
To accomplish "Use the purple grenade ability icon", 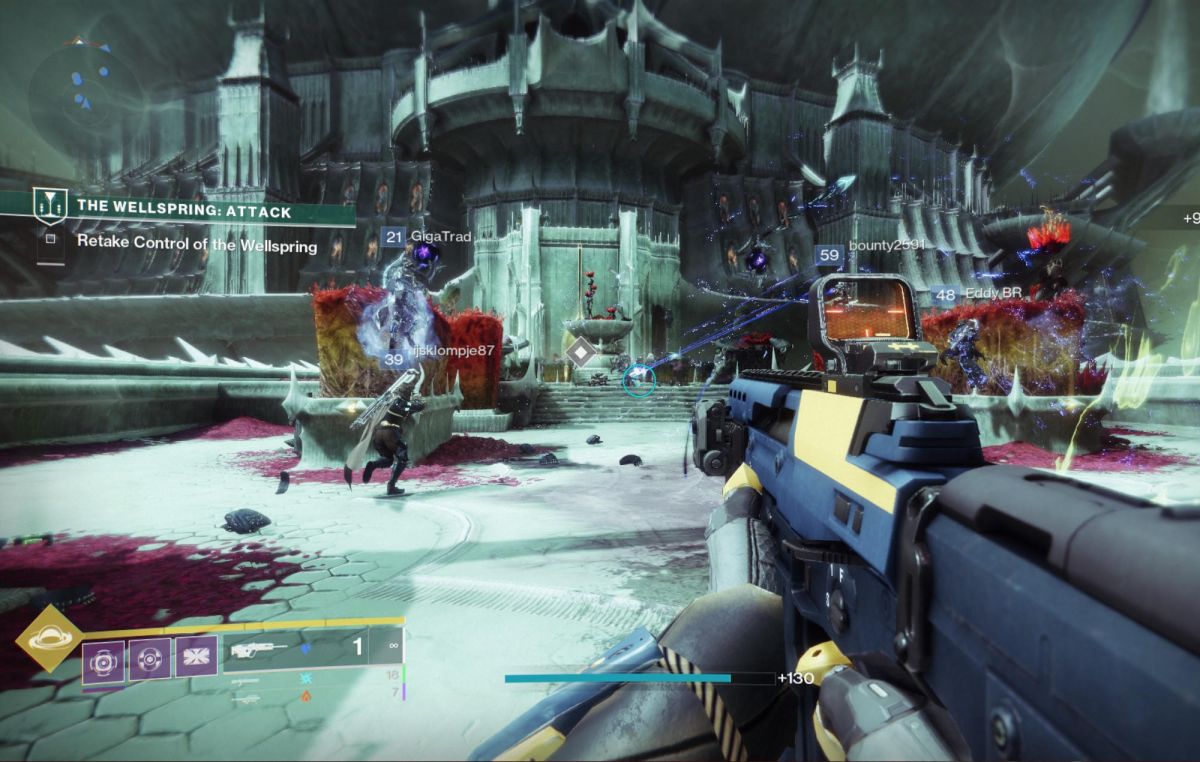I will pos(103,660).
